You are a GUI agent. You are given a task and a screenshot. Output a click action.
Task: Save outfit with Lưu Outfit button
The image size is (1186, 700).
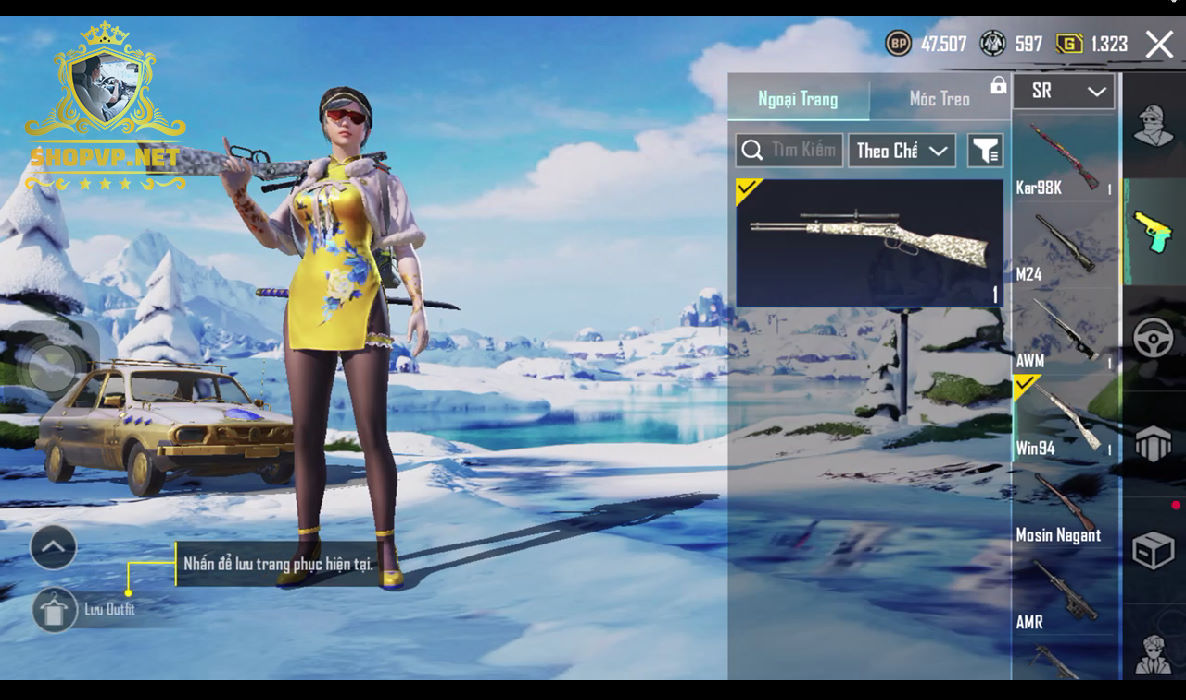[x=54, y=609]
